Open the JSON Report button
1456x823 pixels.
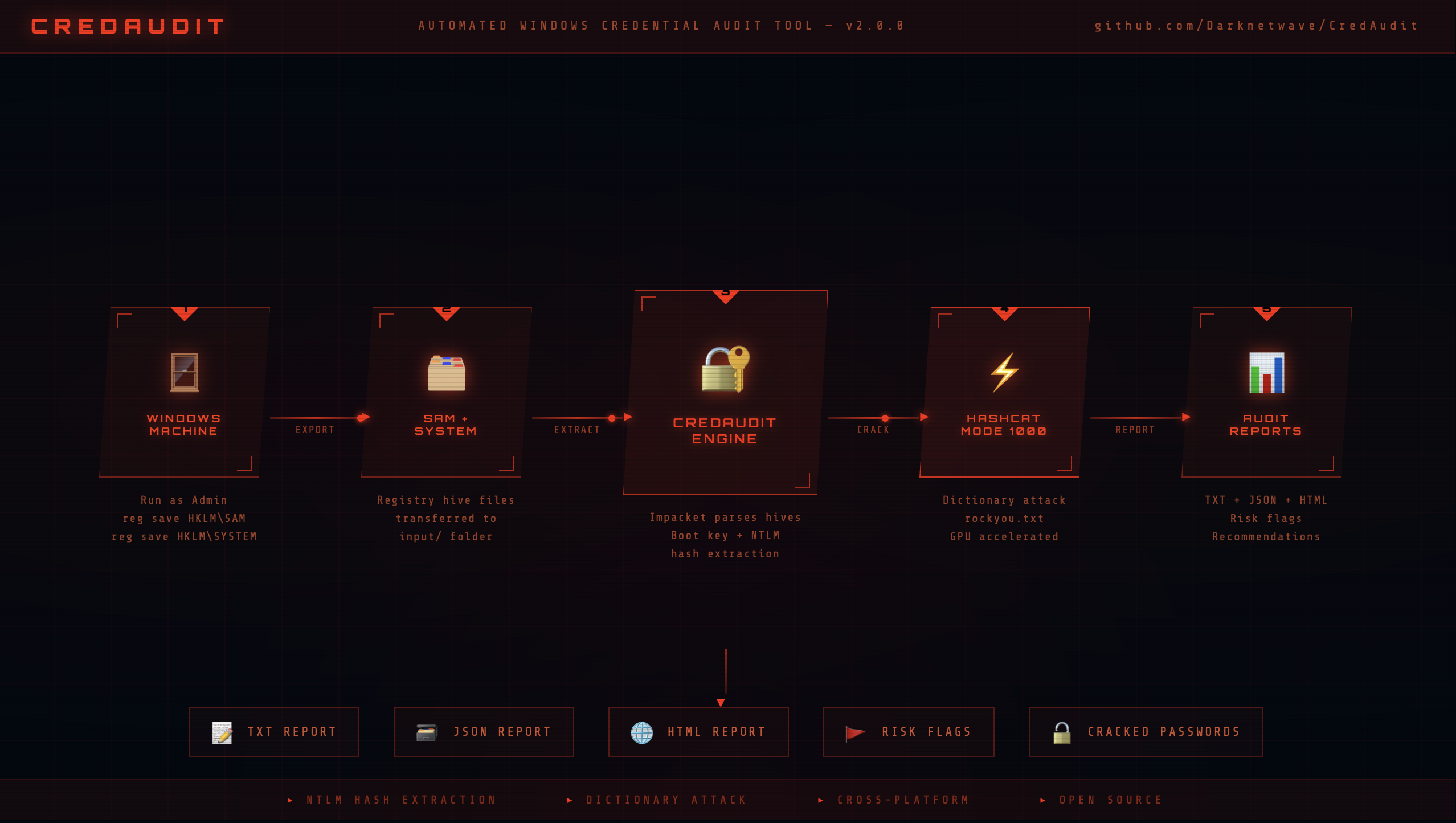tap(484, 732)
